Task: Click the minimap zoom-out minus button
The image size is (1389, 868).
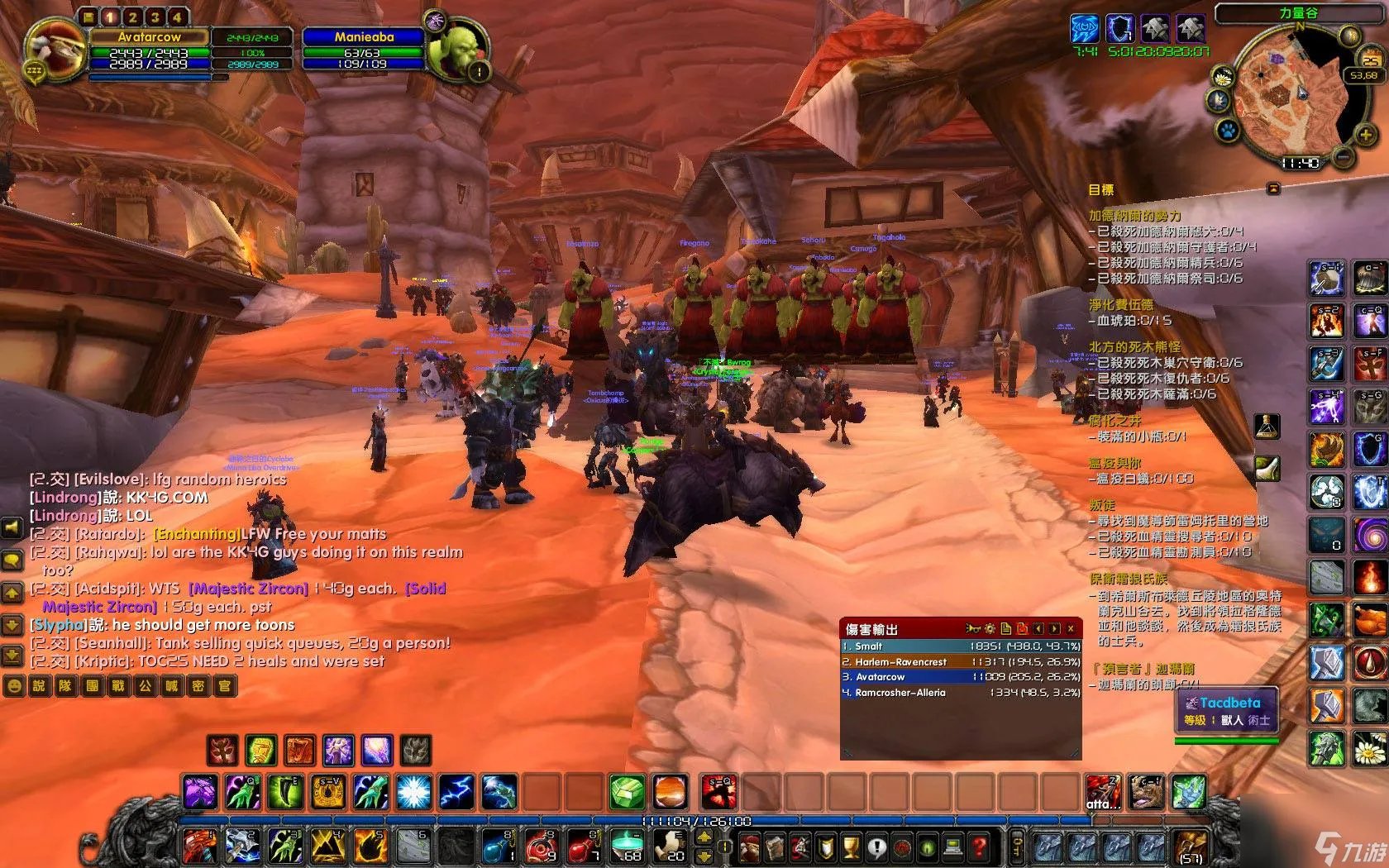Action: pyautogui.click(x=1344, y=155)
